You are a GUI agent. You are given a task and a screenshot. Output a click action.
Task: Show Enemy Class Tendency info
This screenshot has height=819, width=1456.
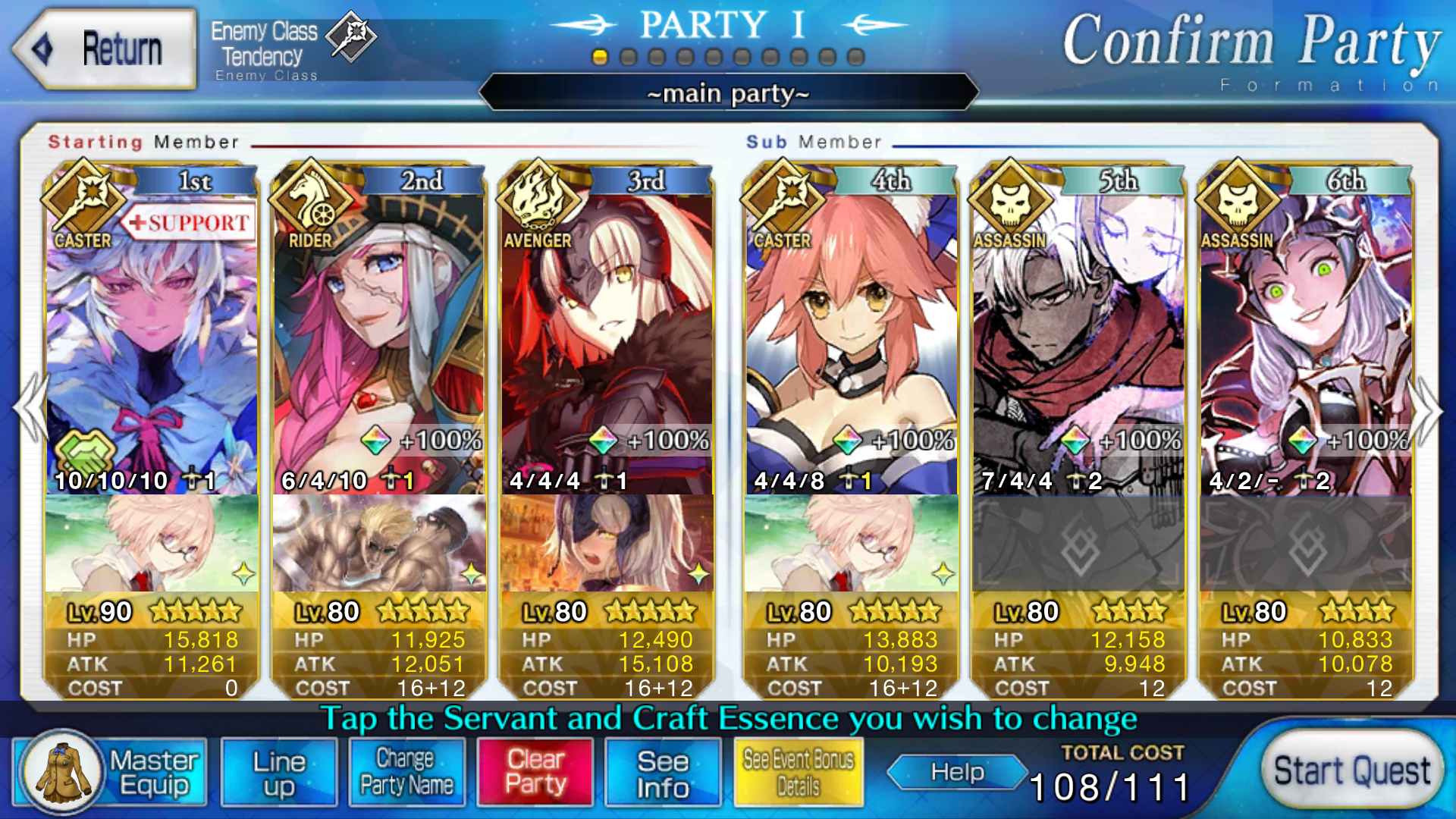[x=292, y=47]
